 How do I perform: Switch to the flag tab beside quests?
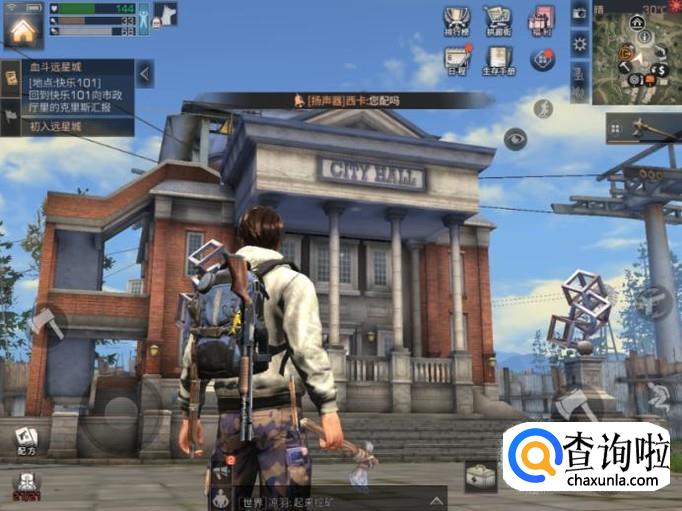(11, 114)
